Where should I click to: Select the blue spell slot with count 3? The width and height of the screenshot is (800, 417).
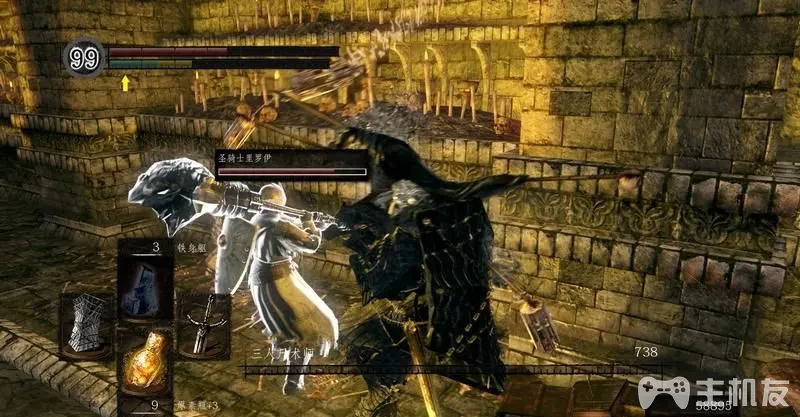tap(145, 282)
